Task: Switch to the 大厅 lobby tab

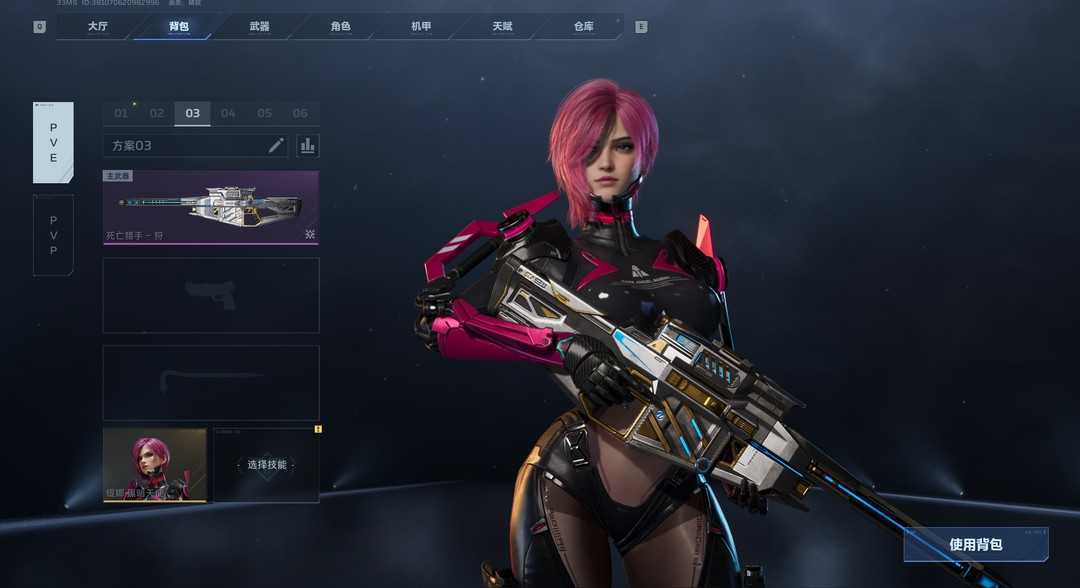Action: point(97,27)
